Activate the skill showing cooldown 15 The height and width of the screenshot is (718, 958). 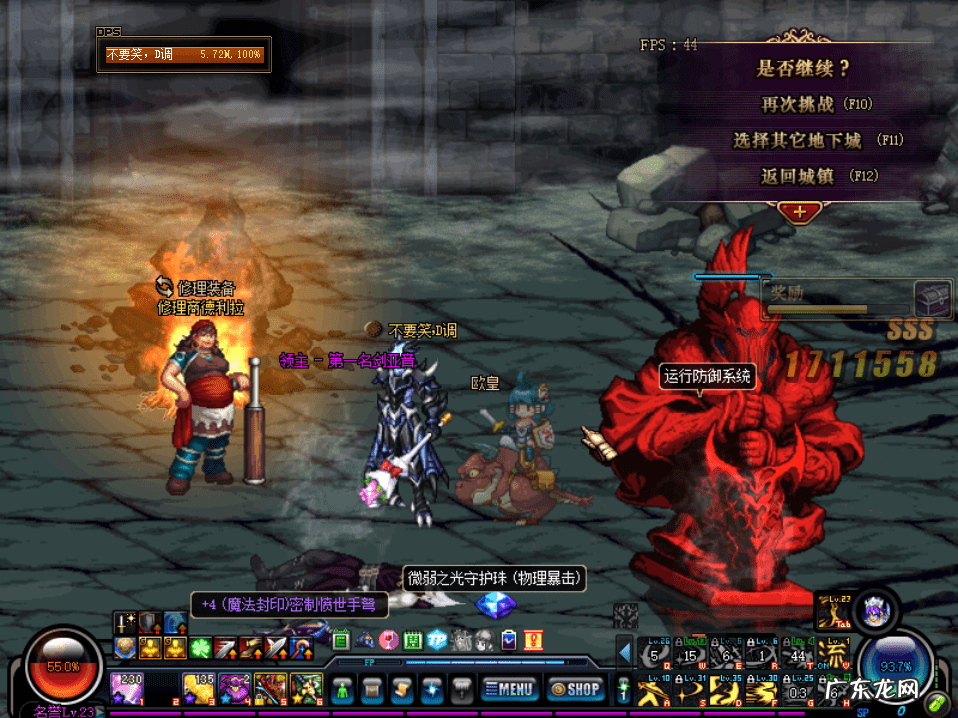coord(688,654)
